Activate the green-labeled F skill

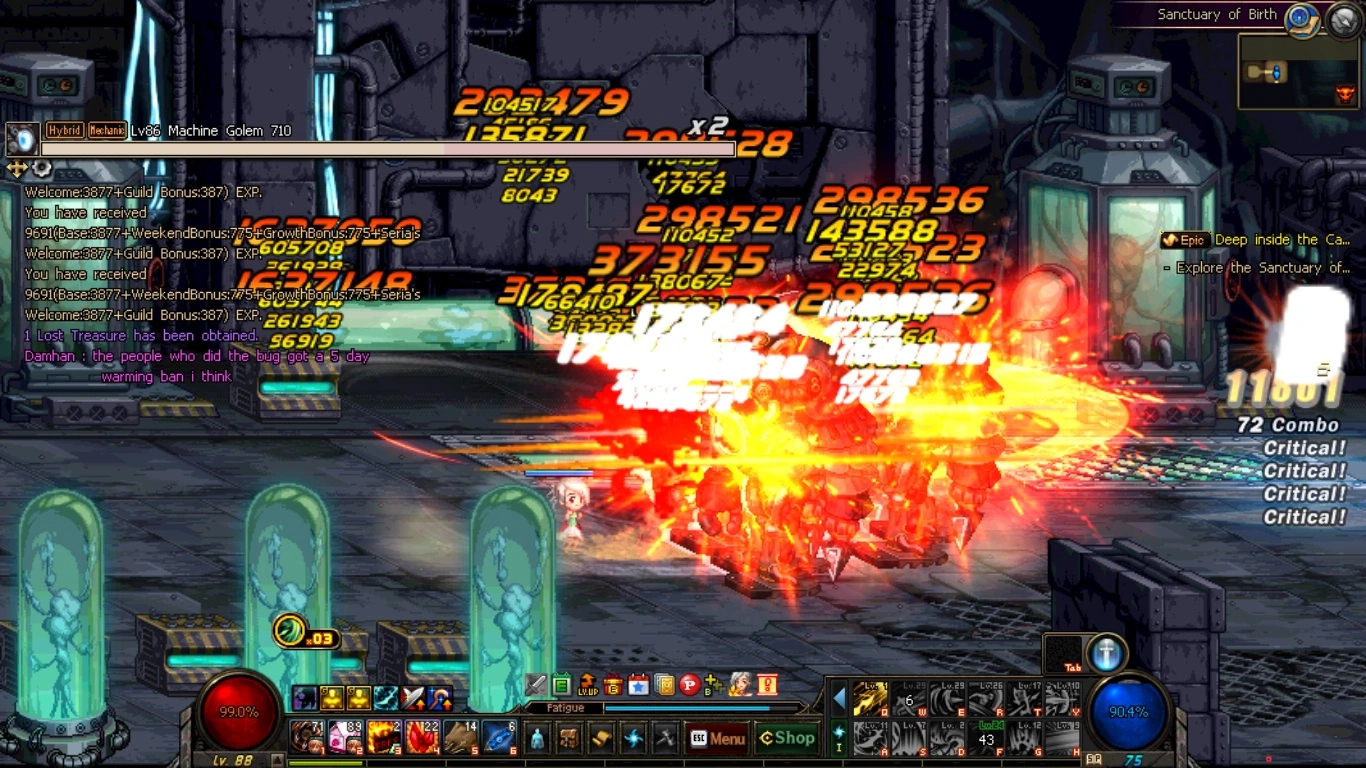(988, 739)
